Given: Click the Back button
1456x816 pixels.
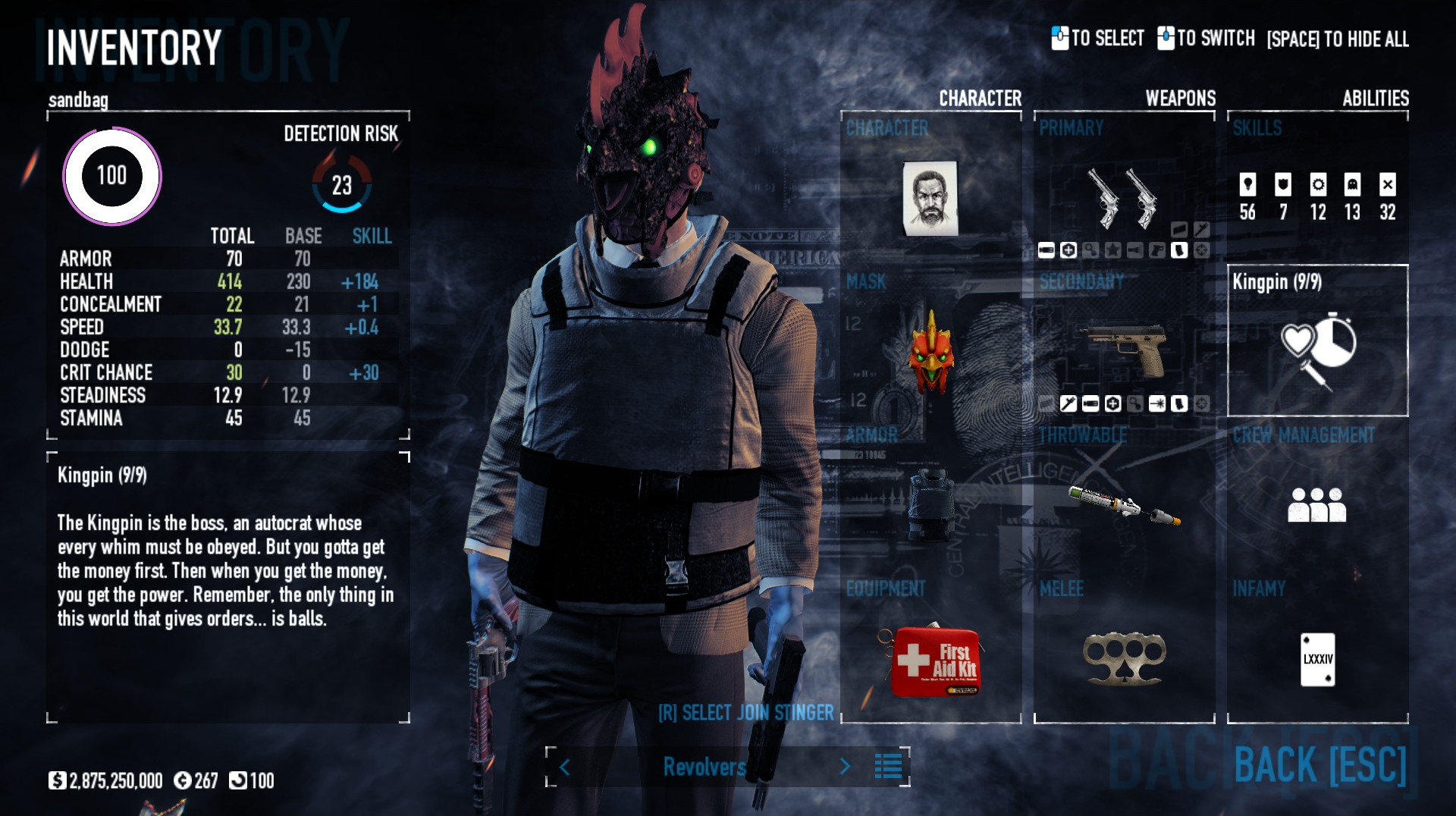Looking at the screenshot, I should 1319,764.
